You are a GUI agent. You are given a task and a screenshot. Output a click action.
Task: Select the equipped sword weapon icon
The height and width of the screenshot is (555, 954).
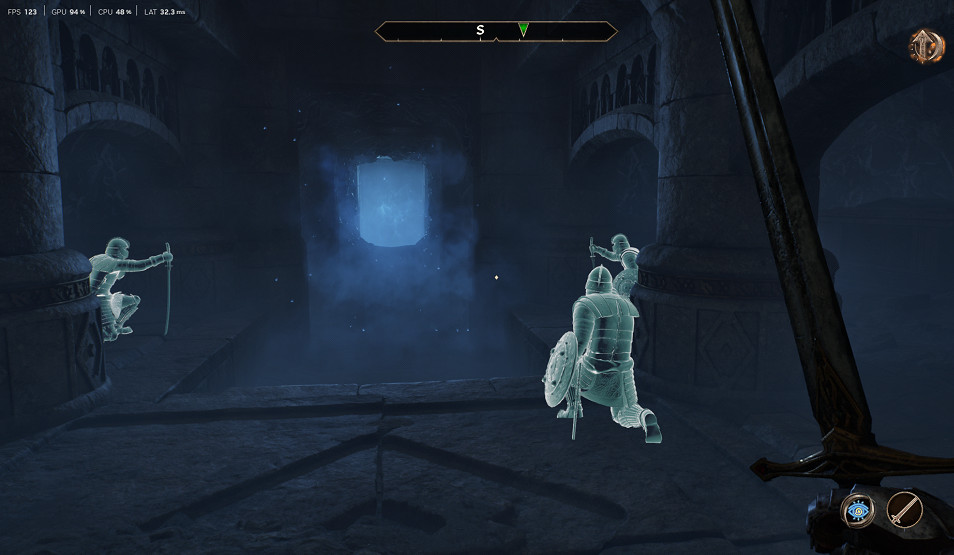[x=904, y=511]
